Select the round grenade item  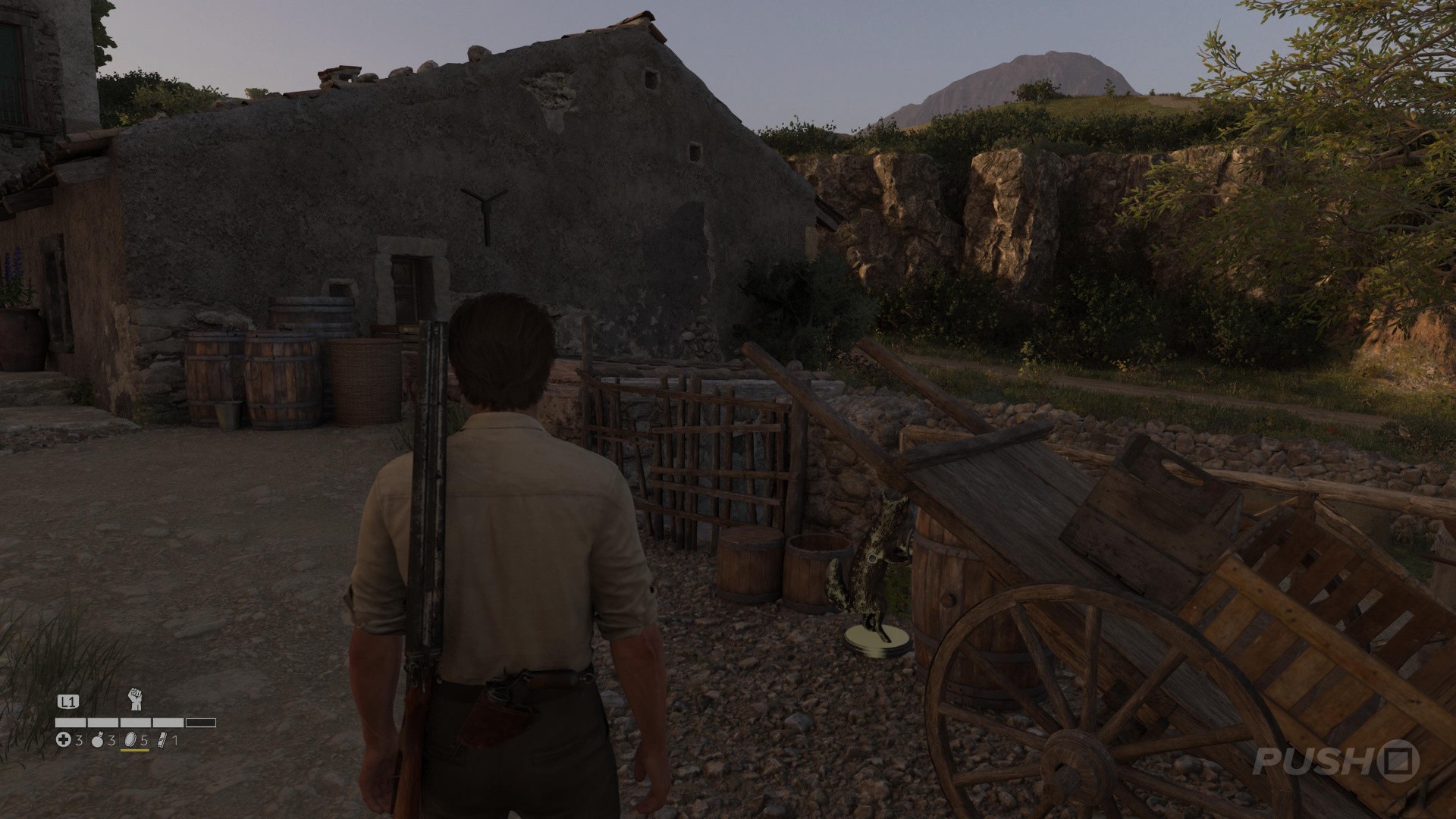(97, 740)
